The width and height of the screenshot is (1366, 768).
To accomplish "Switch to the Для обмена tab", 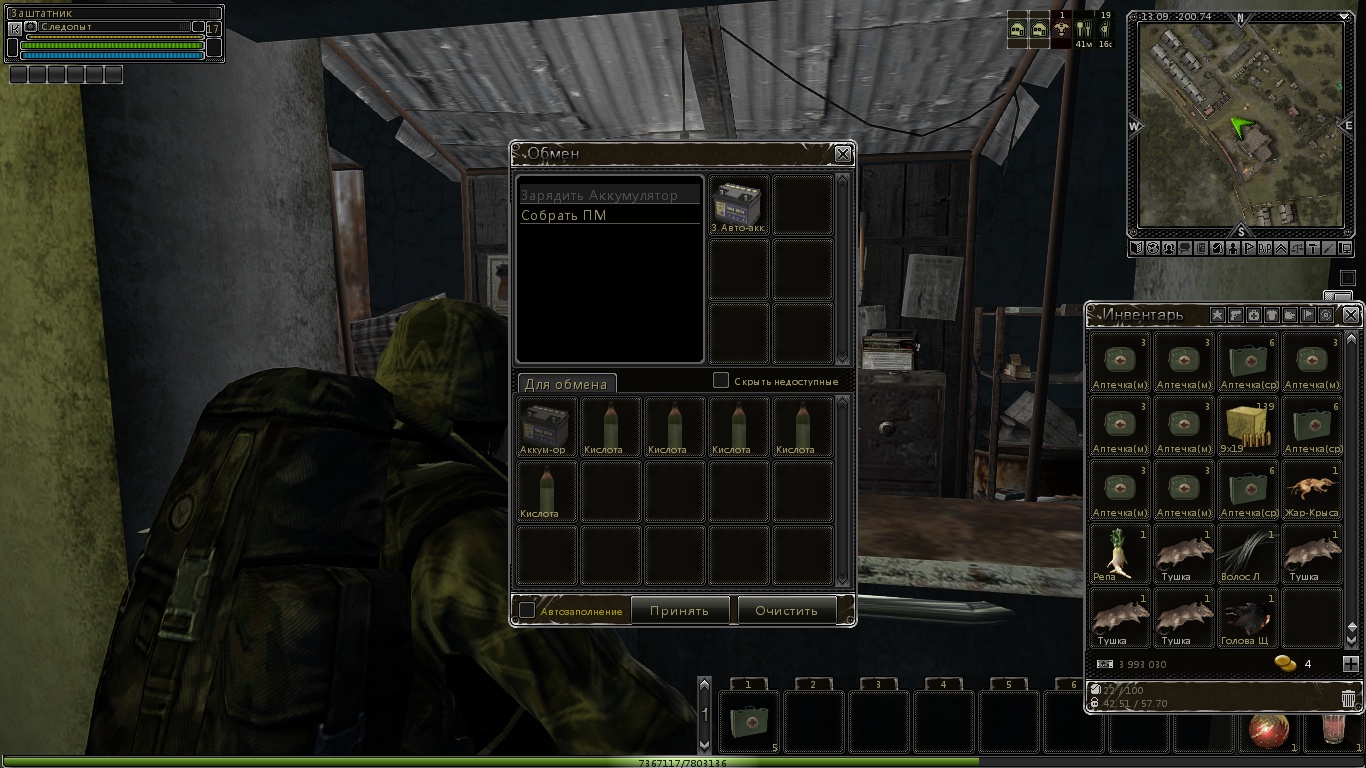I will click(x=566, y=384).
